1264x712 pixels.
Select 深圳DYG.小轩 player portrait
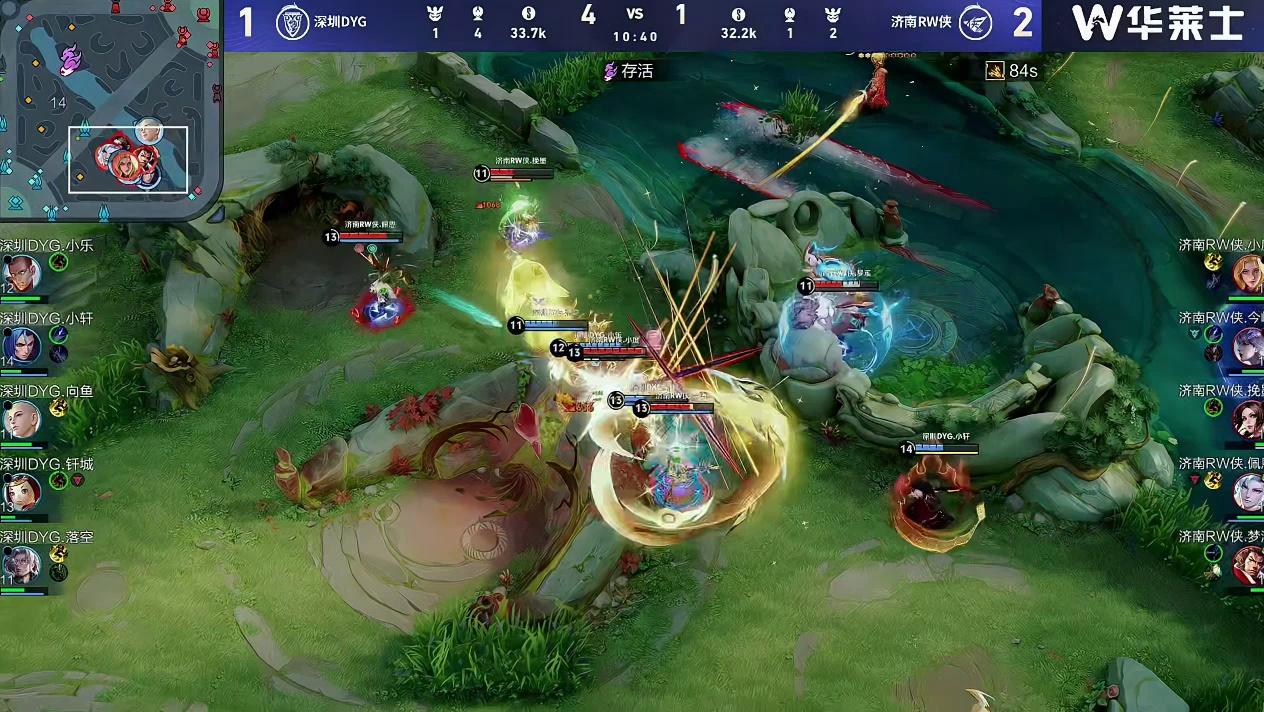(21, 346)
